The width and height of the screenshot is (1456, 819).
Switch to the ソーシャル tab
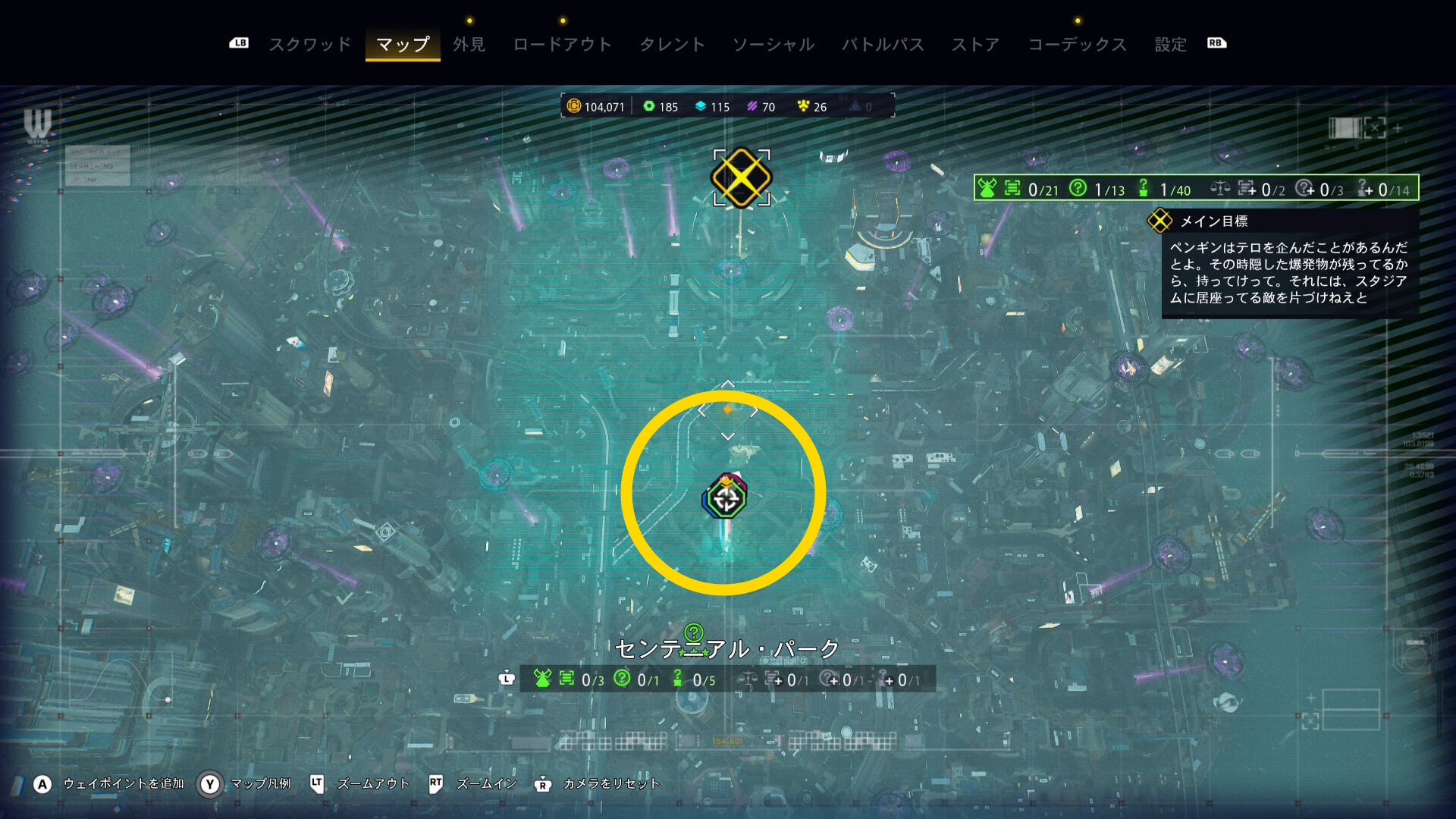[x=773, y=45]
